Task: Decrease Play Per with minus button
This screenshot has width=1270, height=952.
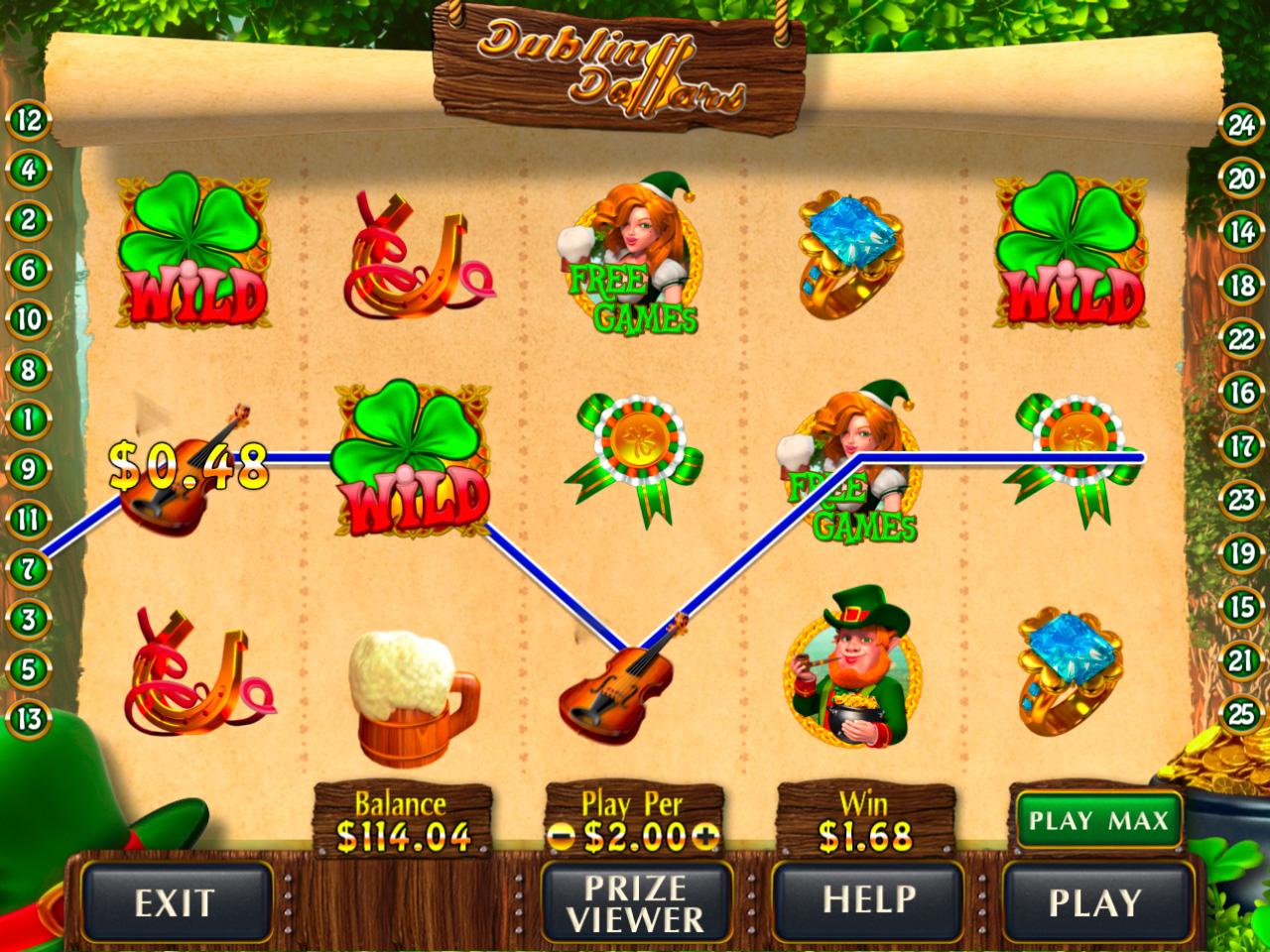Action: point(562,838)
